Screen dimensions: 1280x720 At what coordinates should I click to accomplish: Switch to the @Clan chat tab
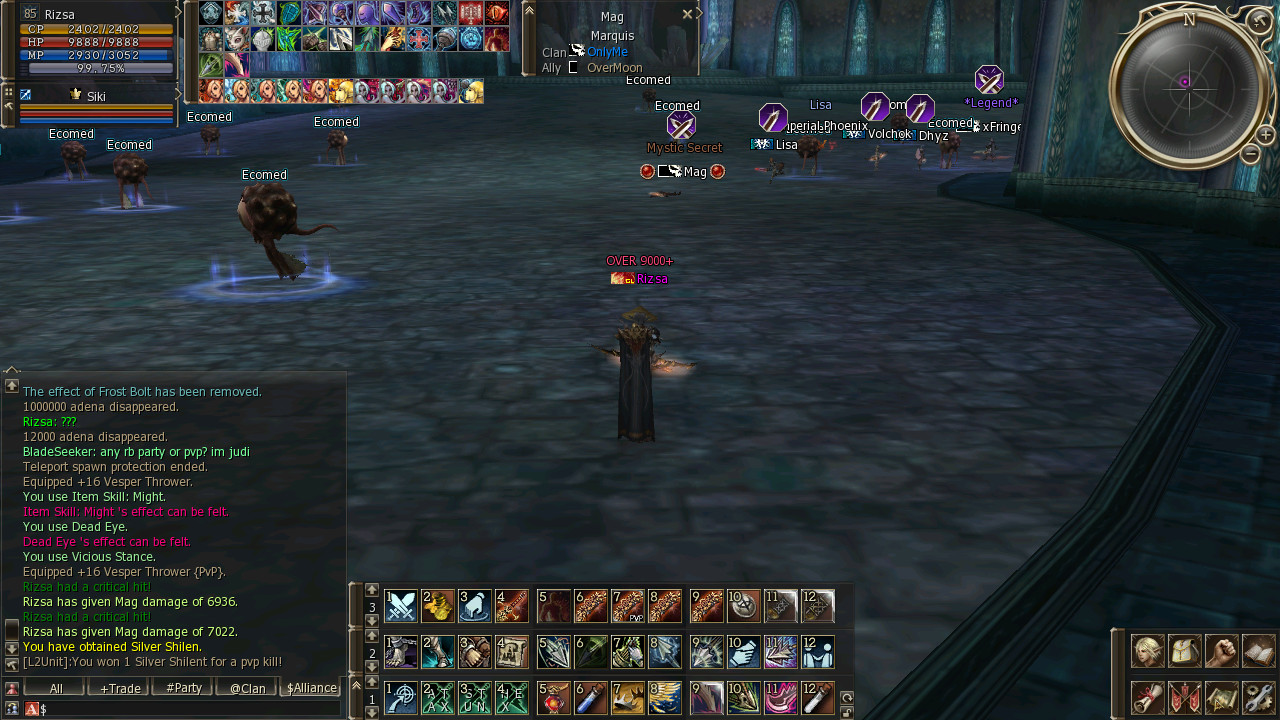(x=247, y=688)
